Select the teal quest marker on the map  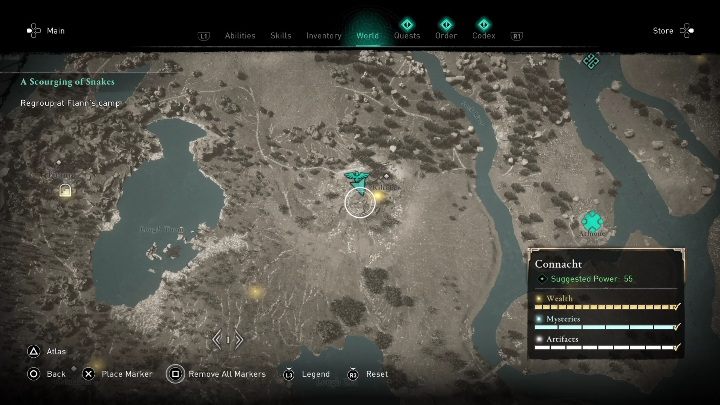[x=353, y=178]
